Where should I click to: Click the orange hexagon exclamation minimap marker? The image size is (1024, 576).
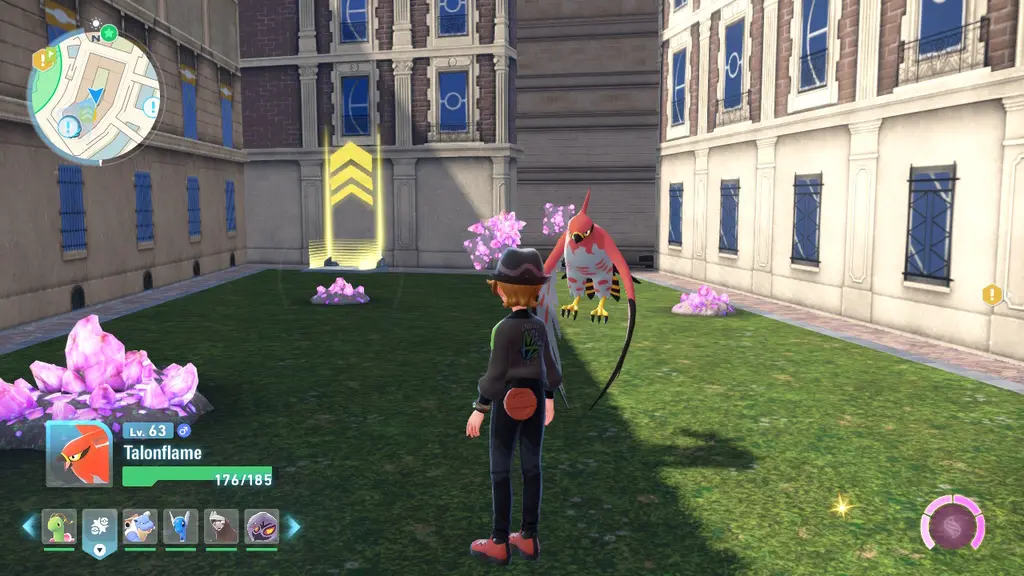click(41, 59)
